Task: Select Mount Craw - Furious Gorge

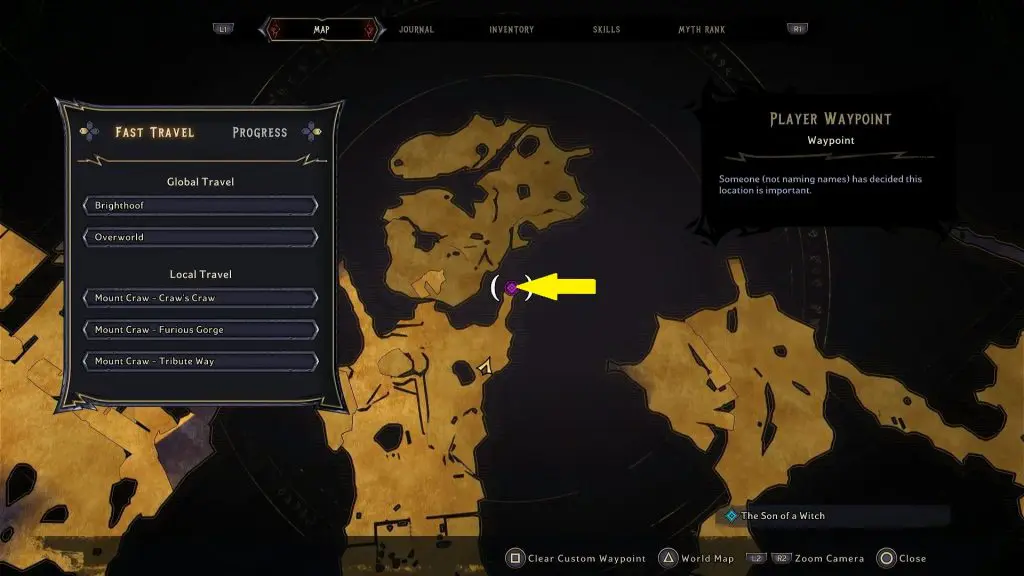Action: click(201, 330)
